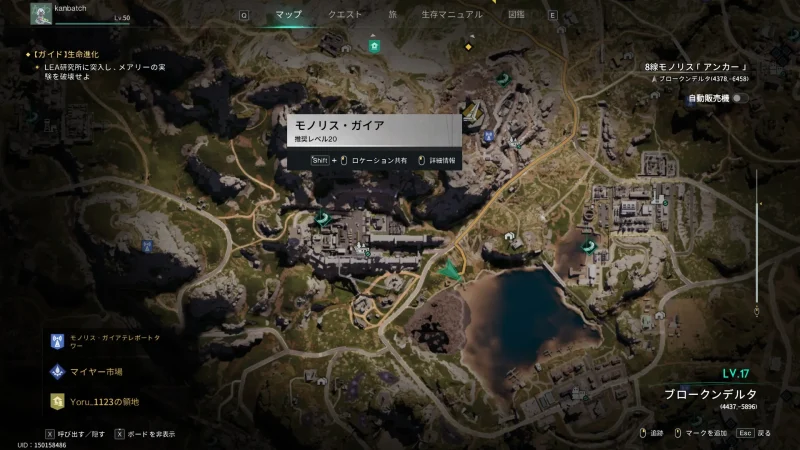Click the teal player arrow marker
The width and height of the screenshot is (800, 450).
[452, 270]
